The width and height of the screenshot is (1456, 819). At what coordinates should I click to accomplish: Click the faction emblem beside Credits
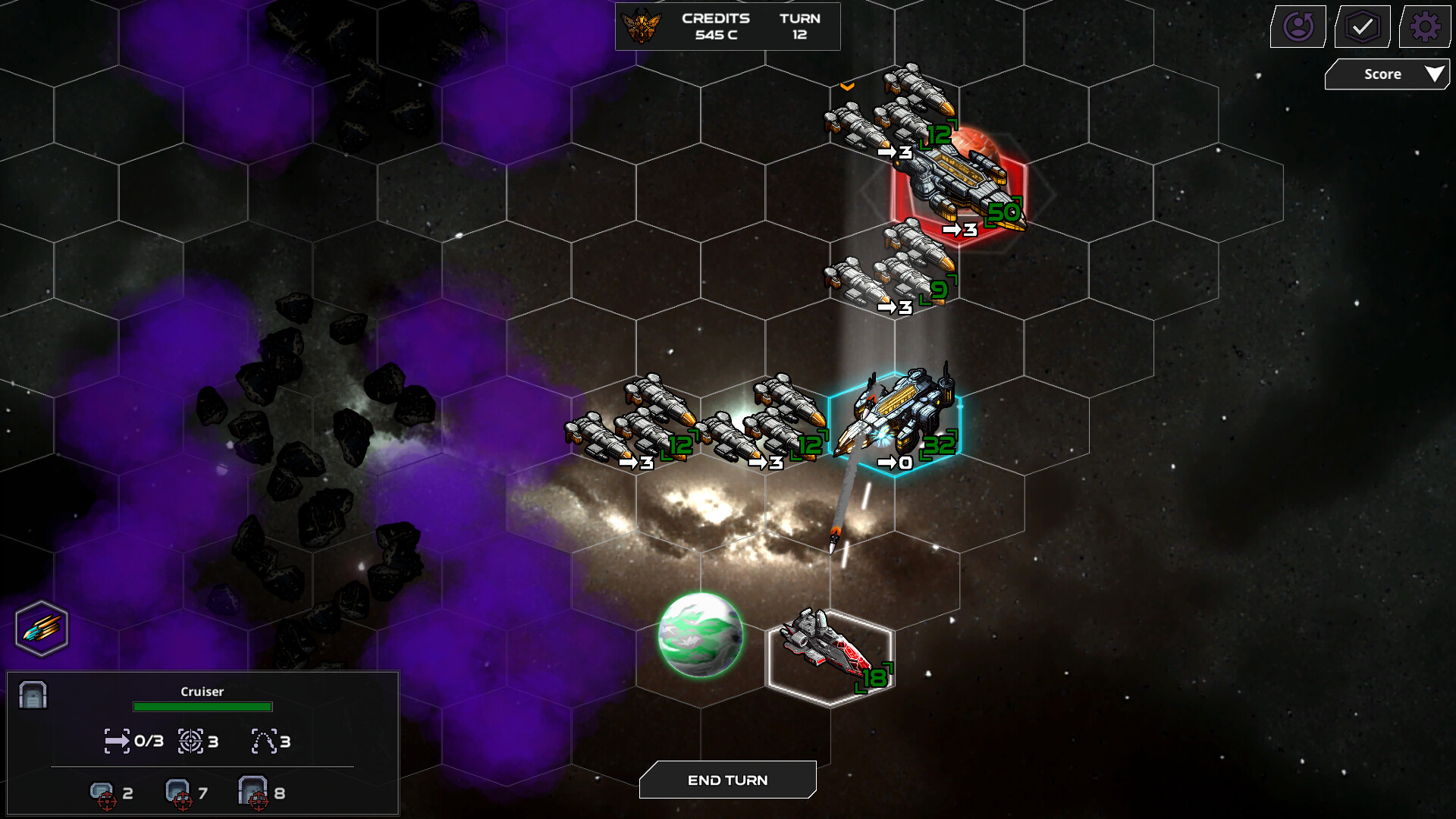coord(641,27)
